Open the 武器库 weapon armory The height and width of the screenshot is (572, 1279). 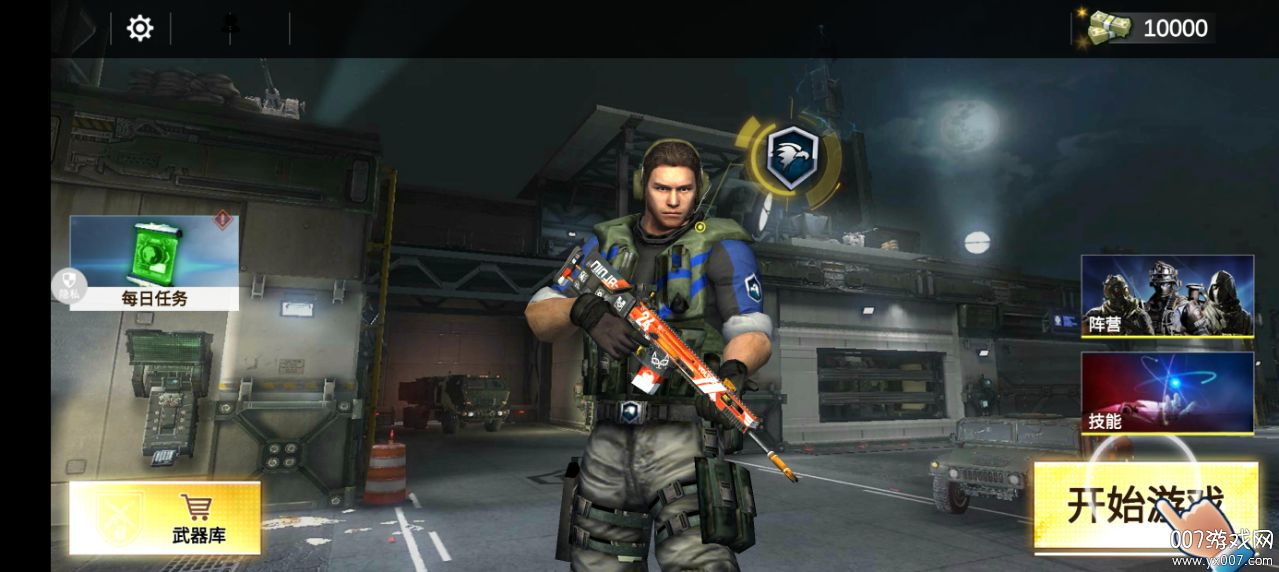(165, 518)
